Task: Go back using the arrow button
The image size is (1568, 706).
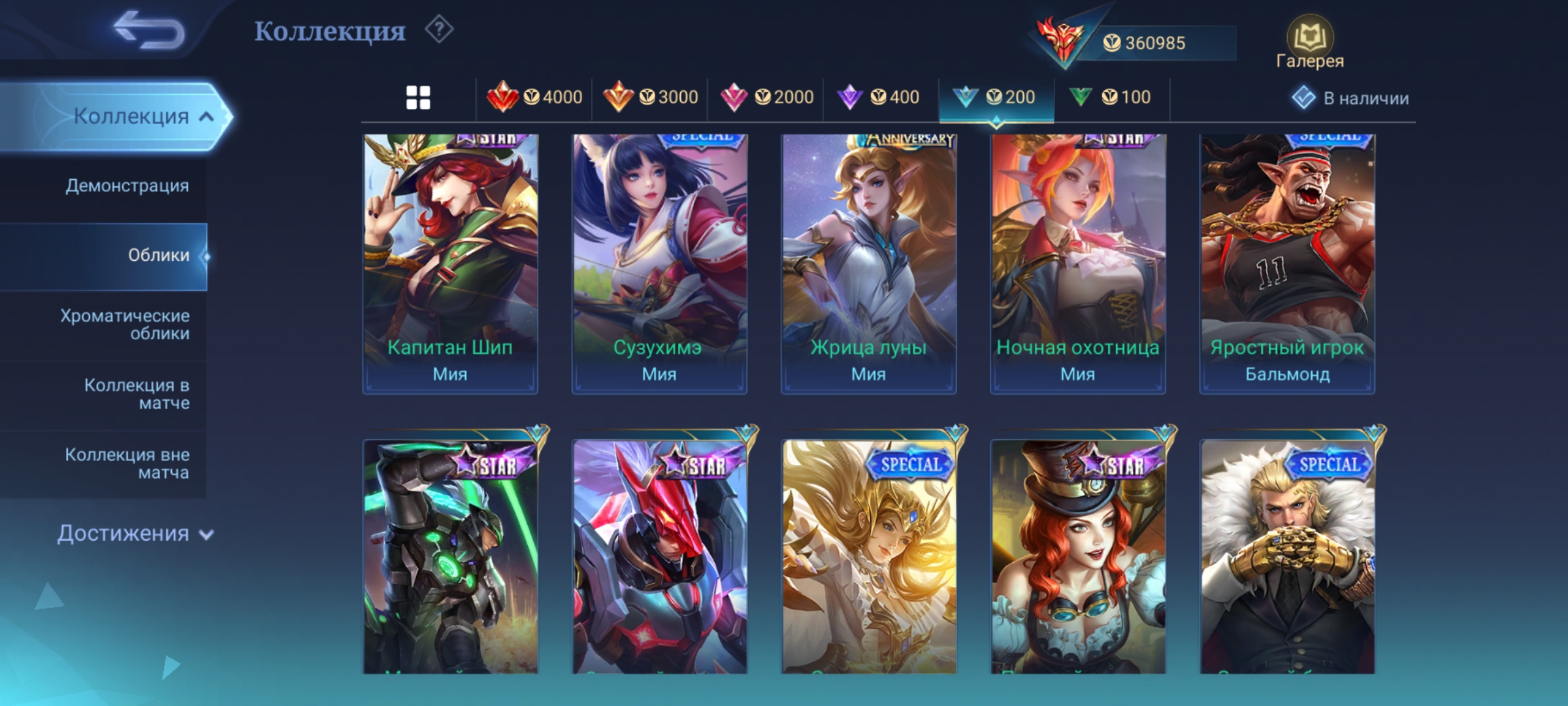Action: coord(149,31)
